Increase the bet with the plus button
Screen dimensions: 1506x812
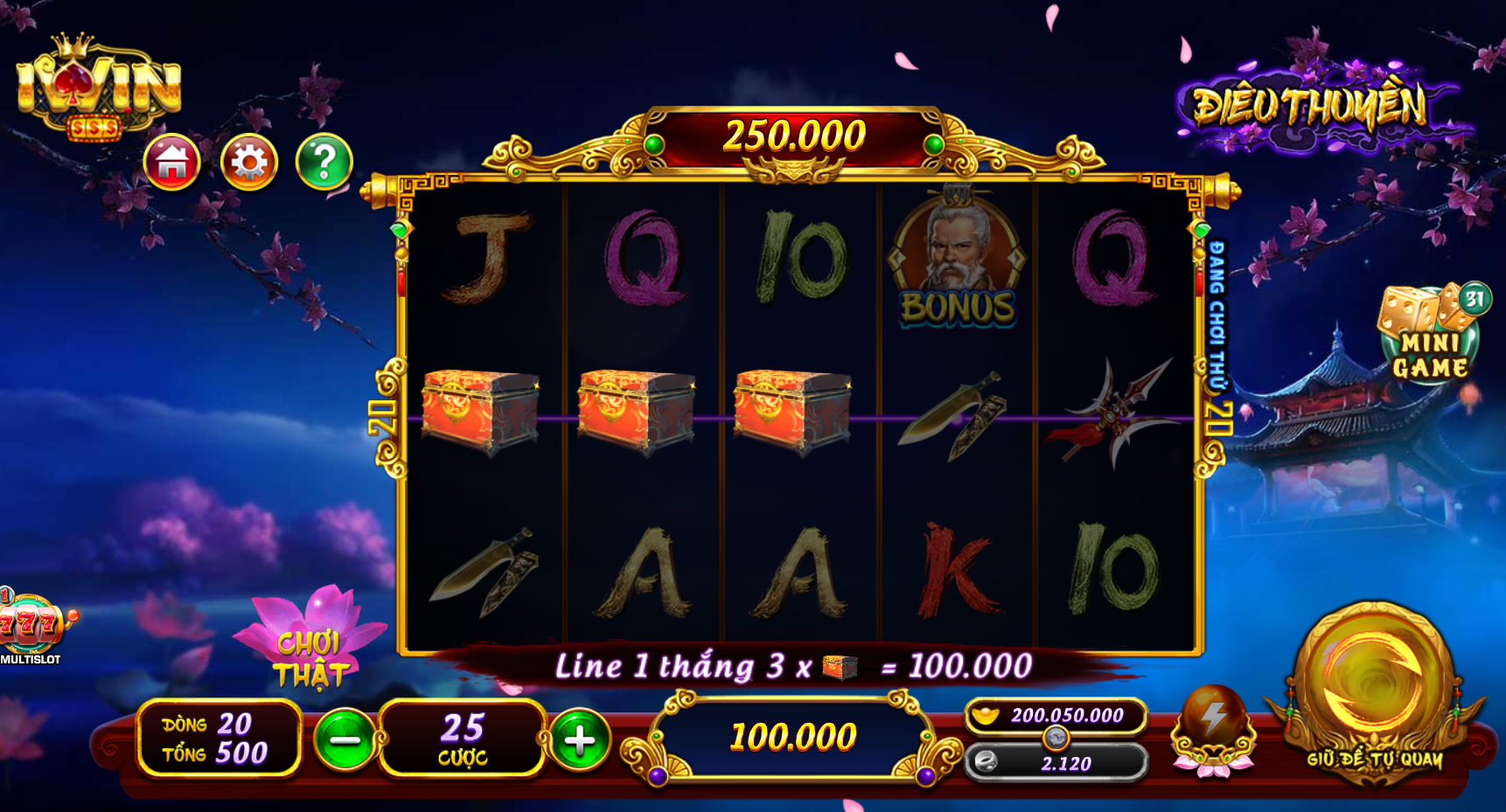pos(579,739)
